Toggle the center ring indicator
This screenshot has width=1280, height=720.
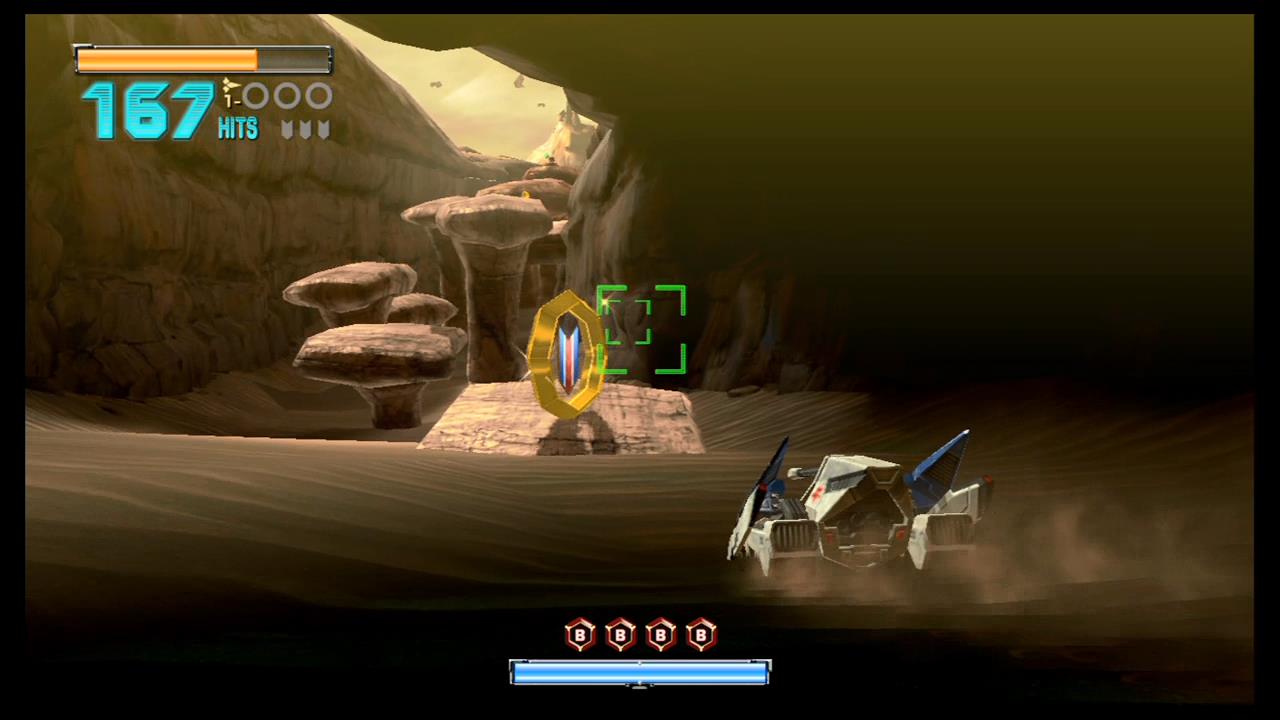(286, 95)
